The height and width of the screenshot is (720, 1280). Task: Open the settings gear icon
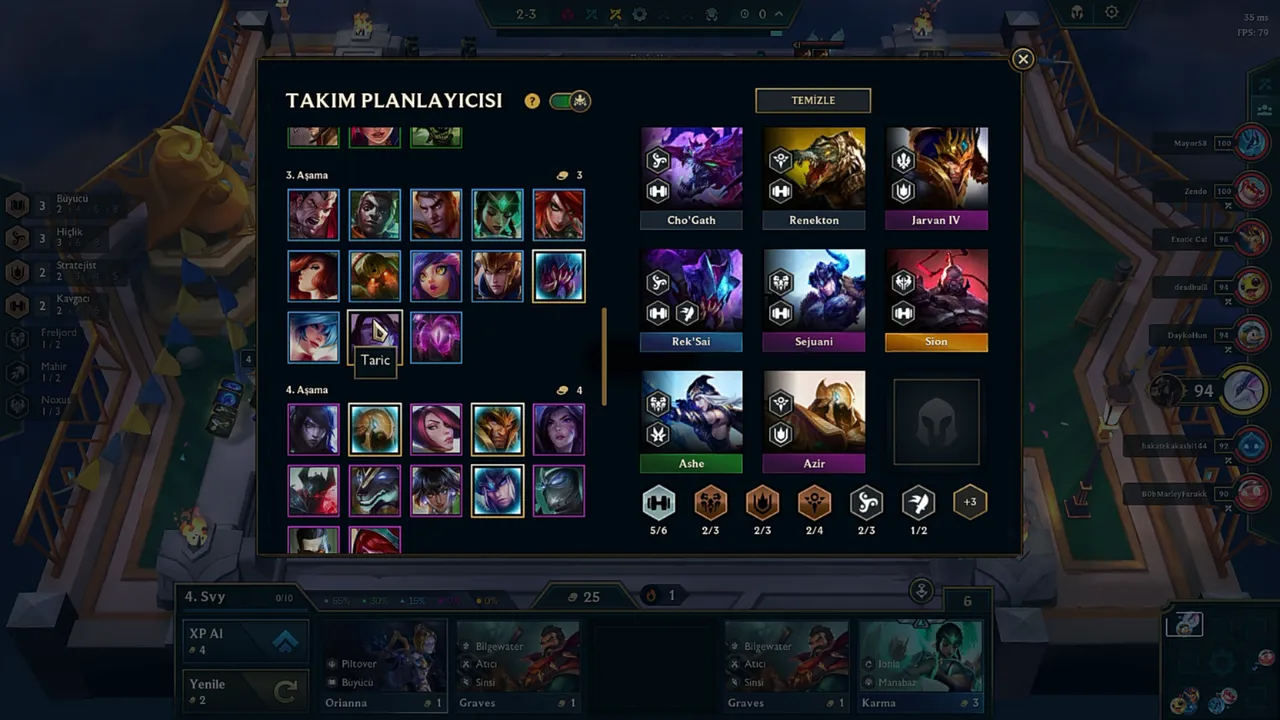point(1111,12)
